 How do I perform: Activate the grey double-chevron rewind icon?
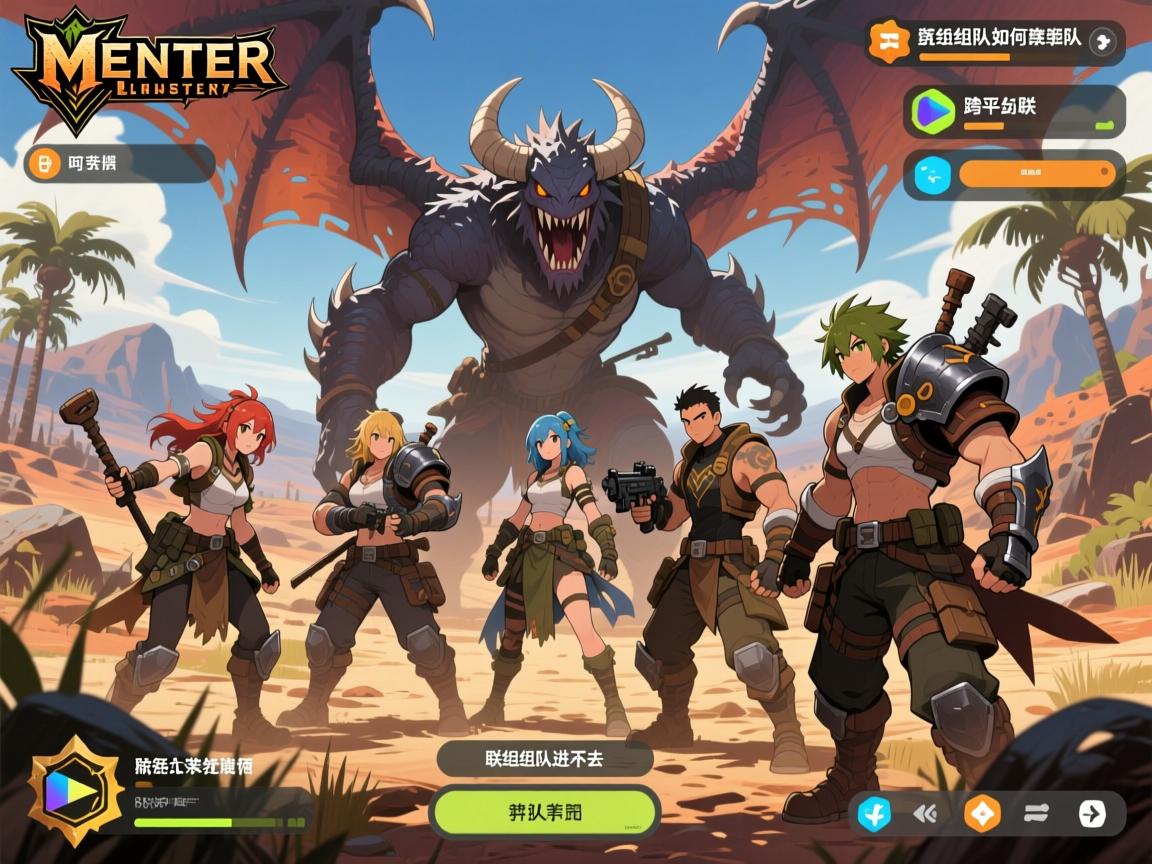pos(926,814)
